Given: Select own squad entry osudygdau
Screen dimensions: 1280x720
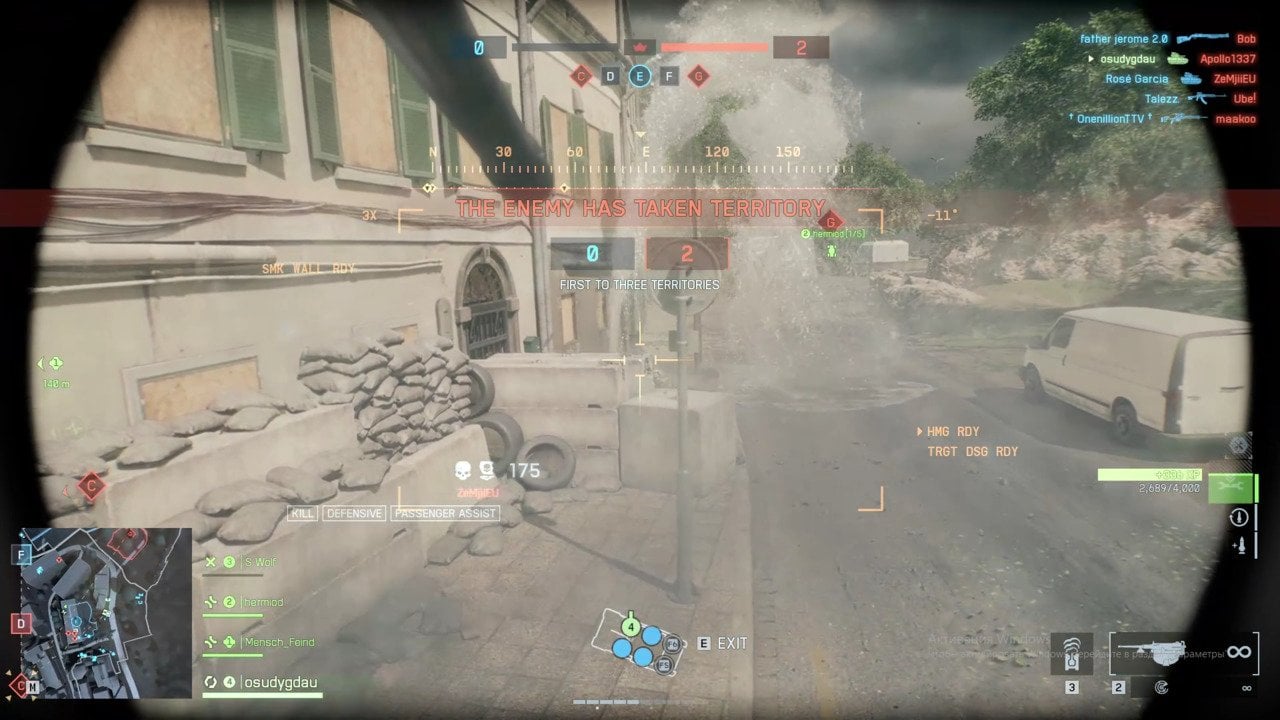Looking at the screenshot, I should click(x=279, y=683).
